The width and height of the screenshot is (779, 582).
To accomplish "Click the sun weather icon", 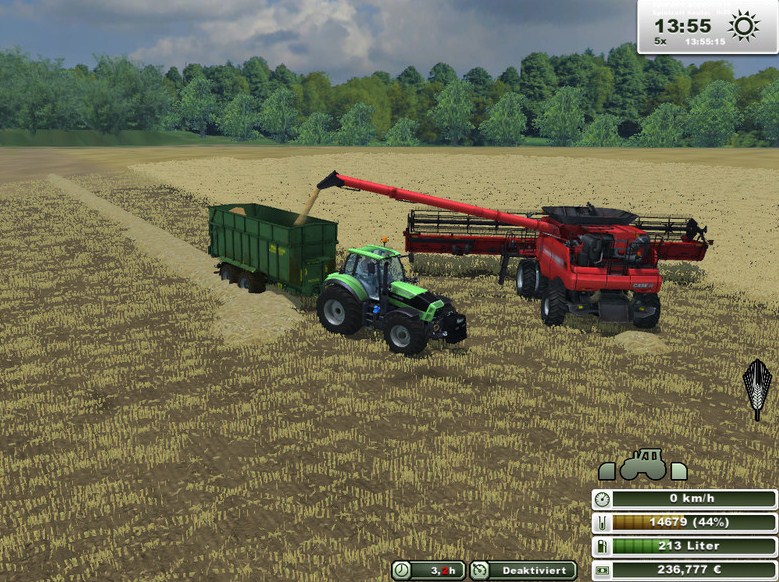I will click(x=744, y=25).
